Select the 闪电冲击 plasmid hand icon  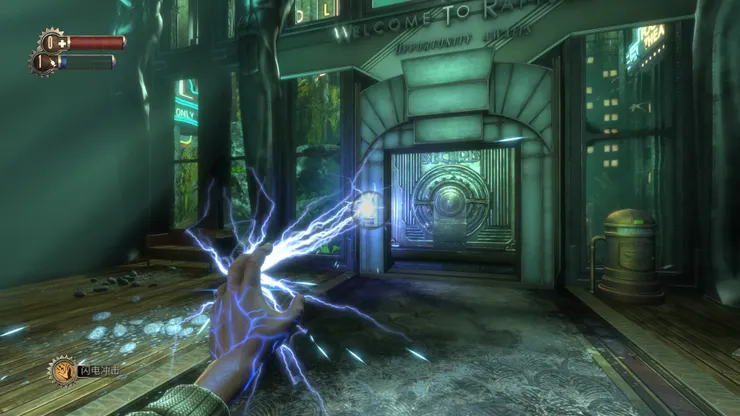[63, 371]
